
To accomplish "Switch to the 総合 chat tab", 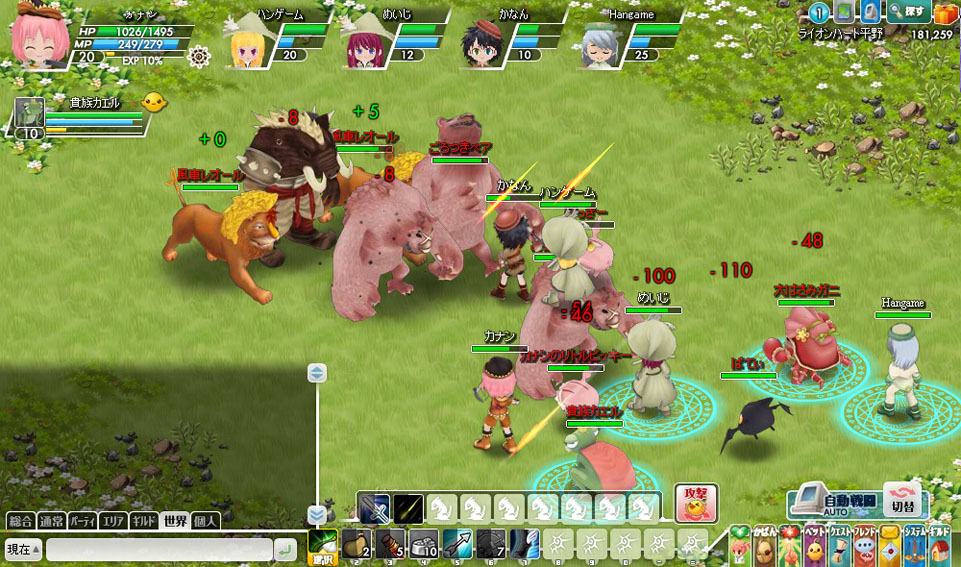I will coord(21,521).
